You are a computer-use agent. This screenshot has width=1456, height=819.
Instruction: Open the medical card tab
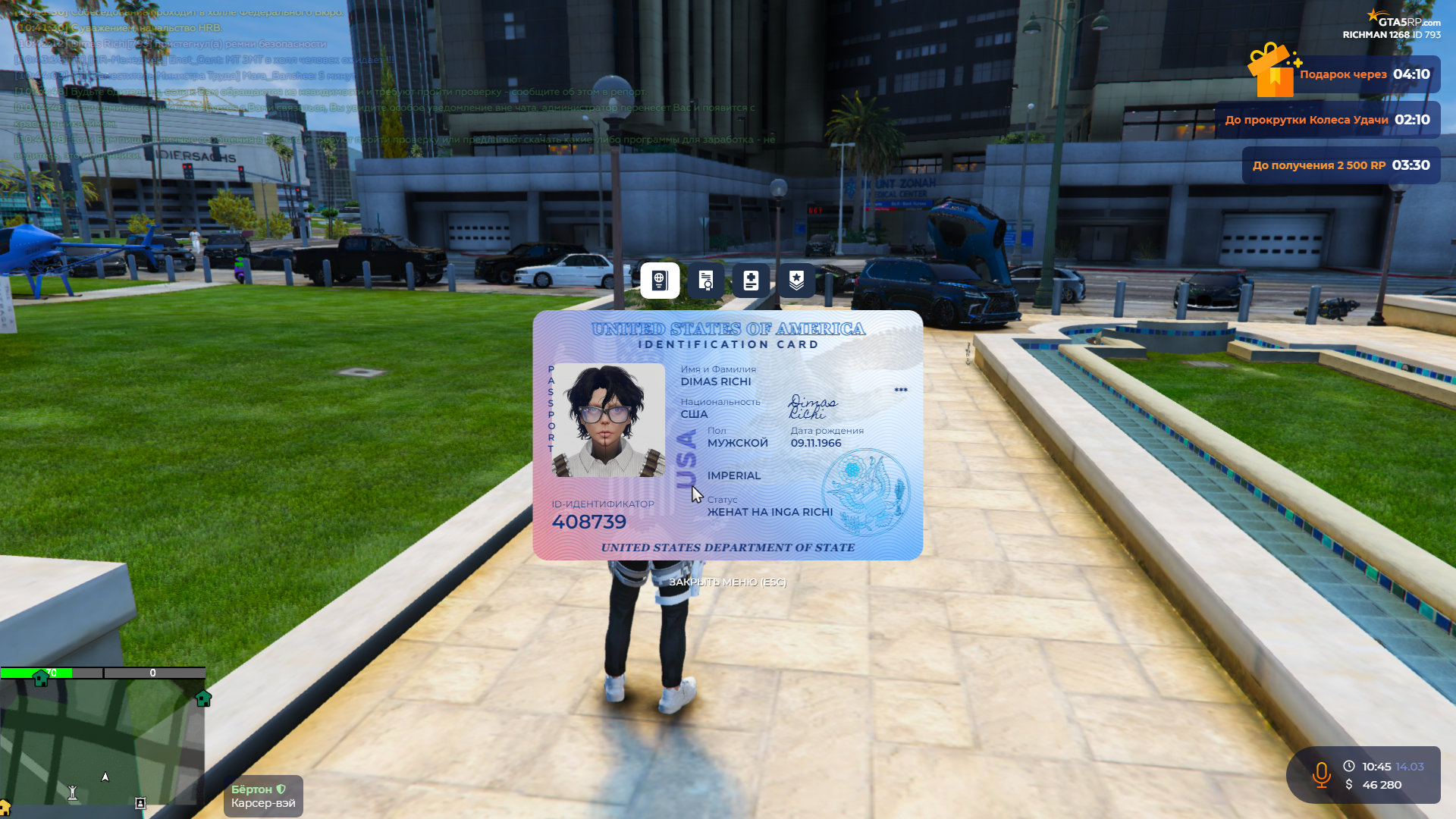click(x=751, y=281)
